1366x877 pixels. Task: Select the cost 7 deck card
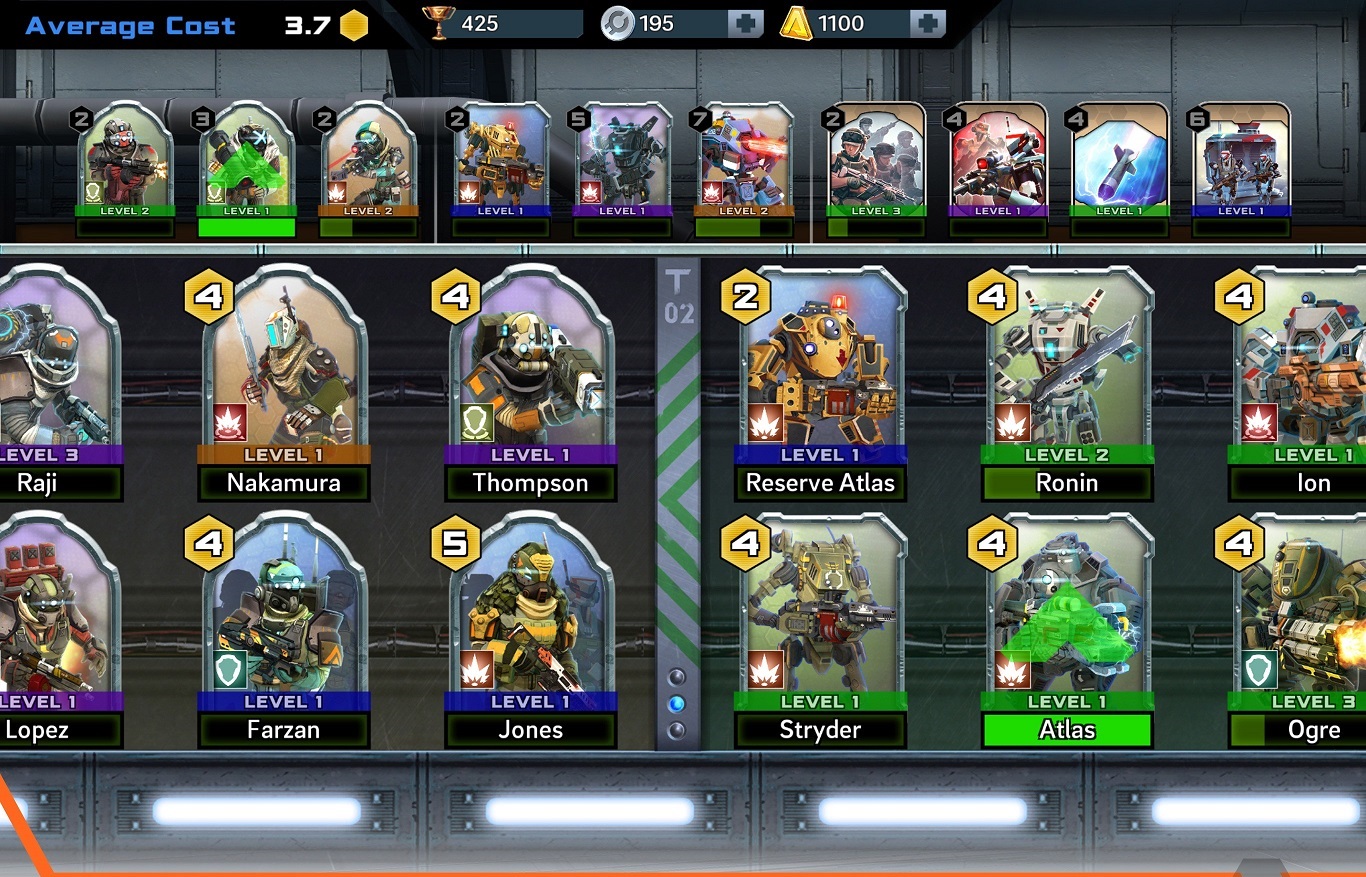coord(744,160)
